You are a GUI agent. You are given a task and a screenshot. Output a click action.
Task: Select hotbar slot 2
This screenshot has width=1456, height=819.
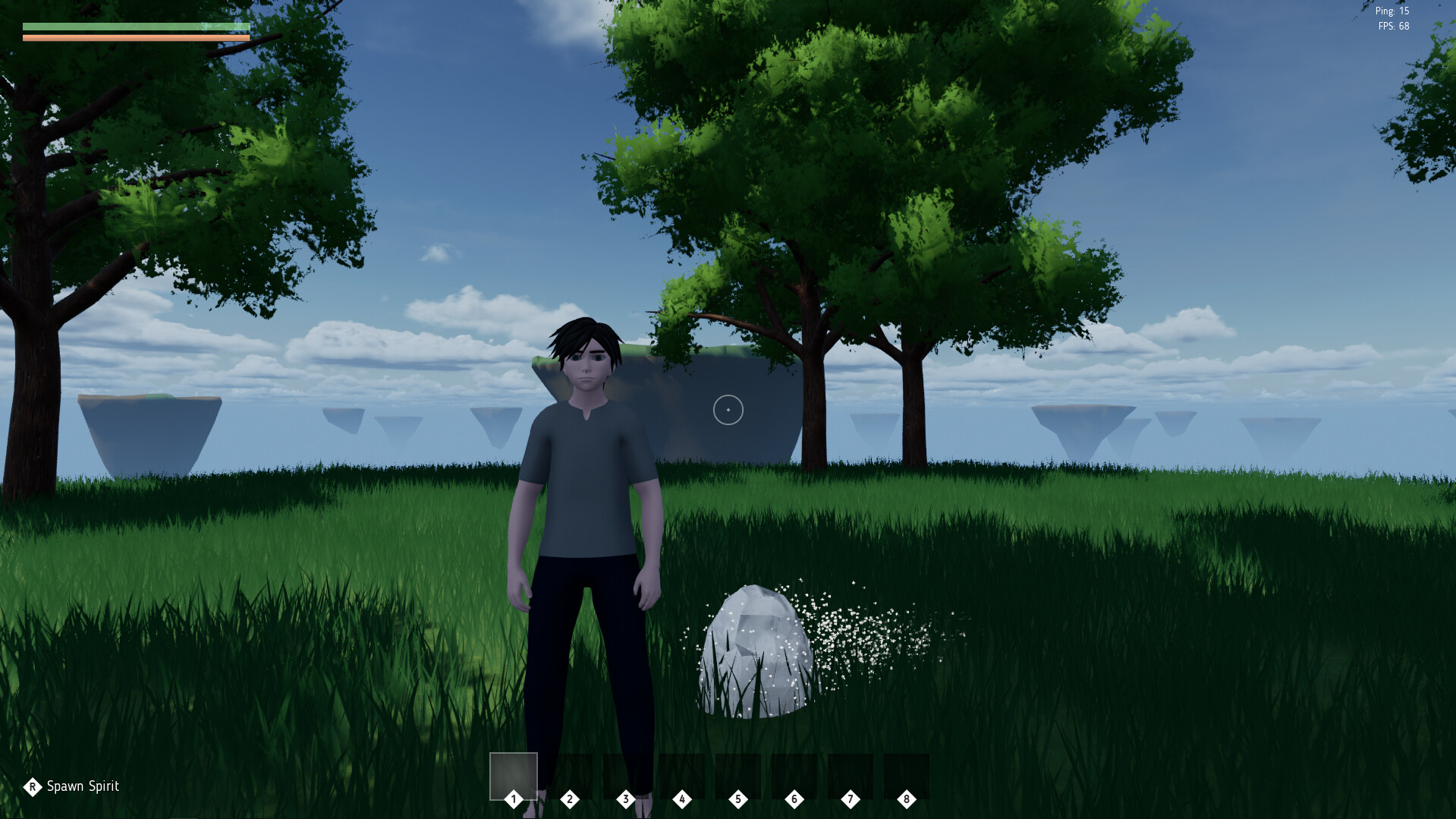click(x=570, y=775)
